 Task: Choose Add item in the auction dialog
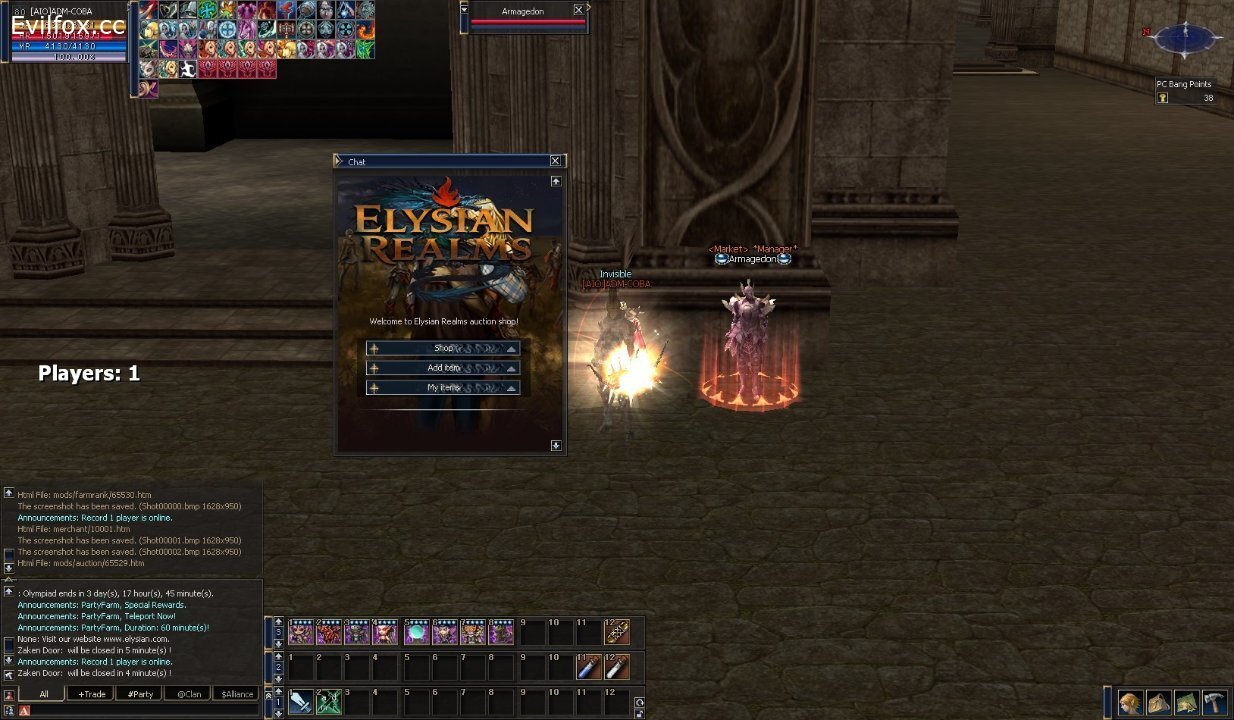[x=443, y=368]
